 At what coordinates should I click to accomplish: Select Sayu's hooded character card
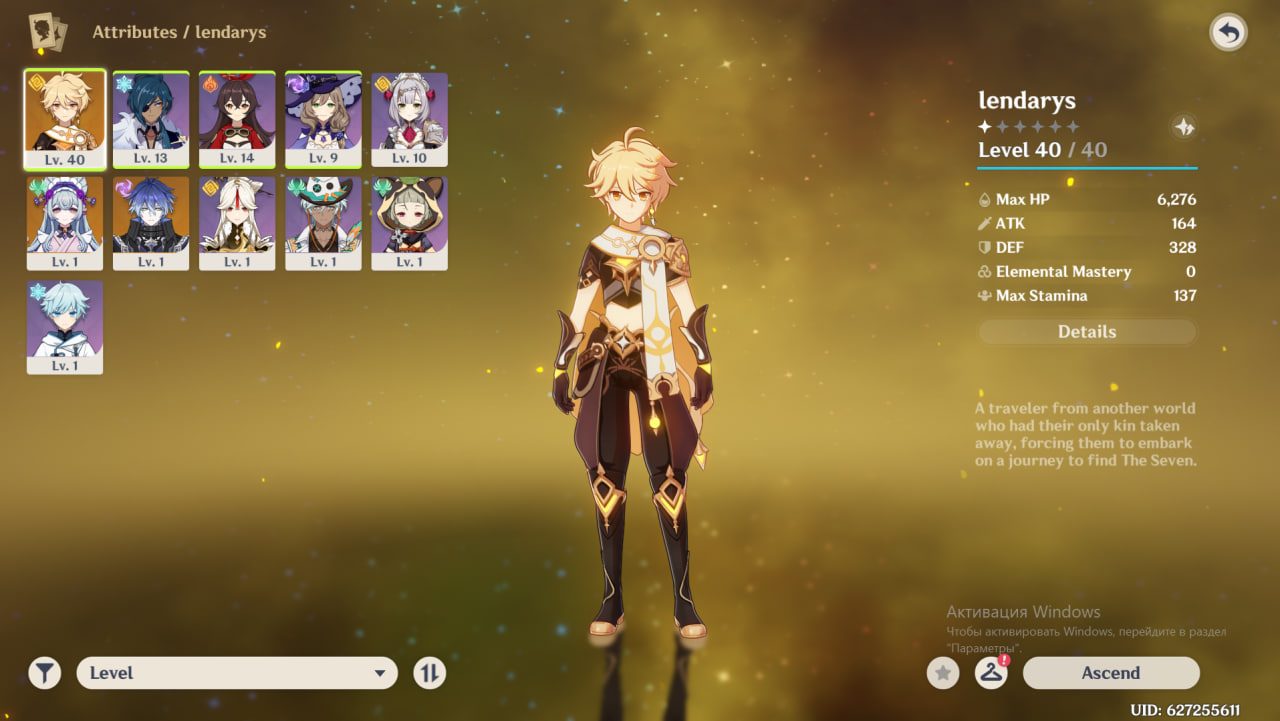[x=409, y=224]
